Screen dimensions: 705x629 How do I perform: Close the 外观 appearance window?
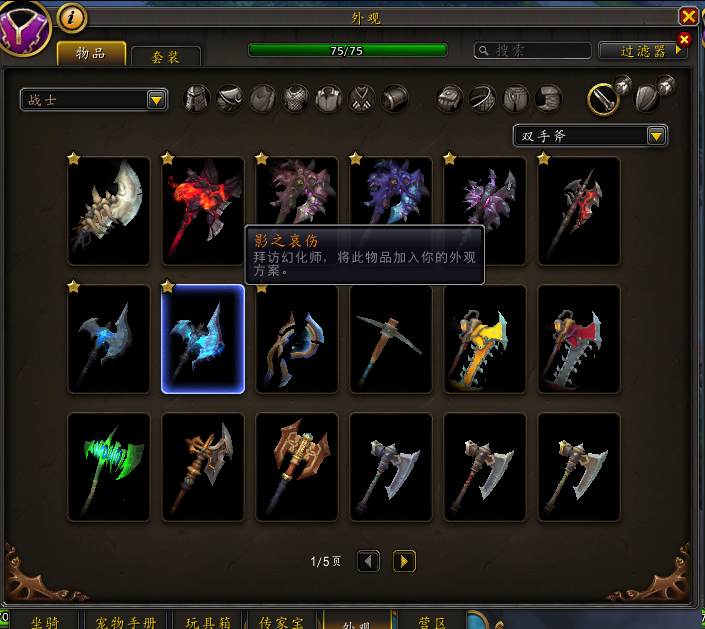coord(688,16)
